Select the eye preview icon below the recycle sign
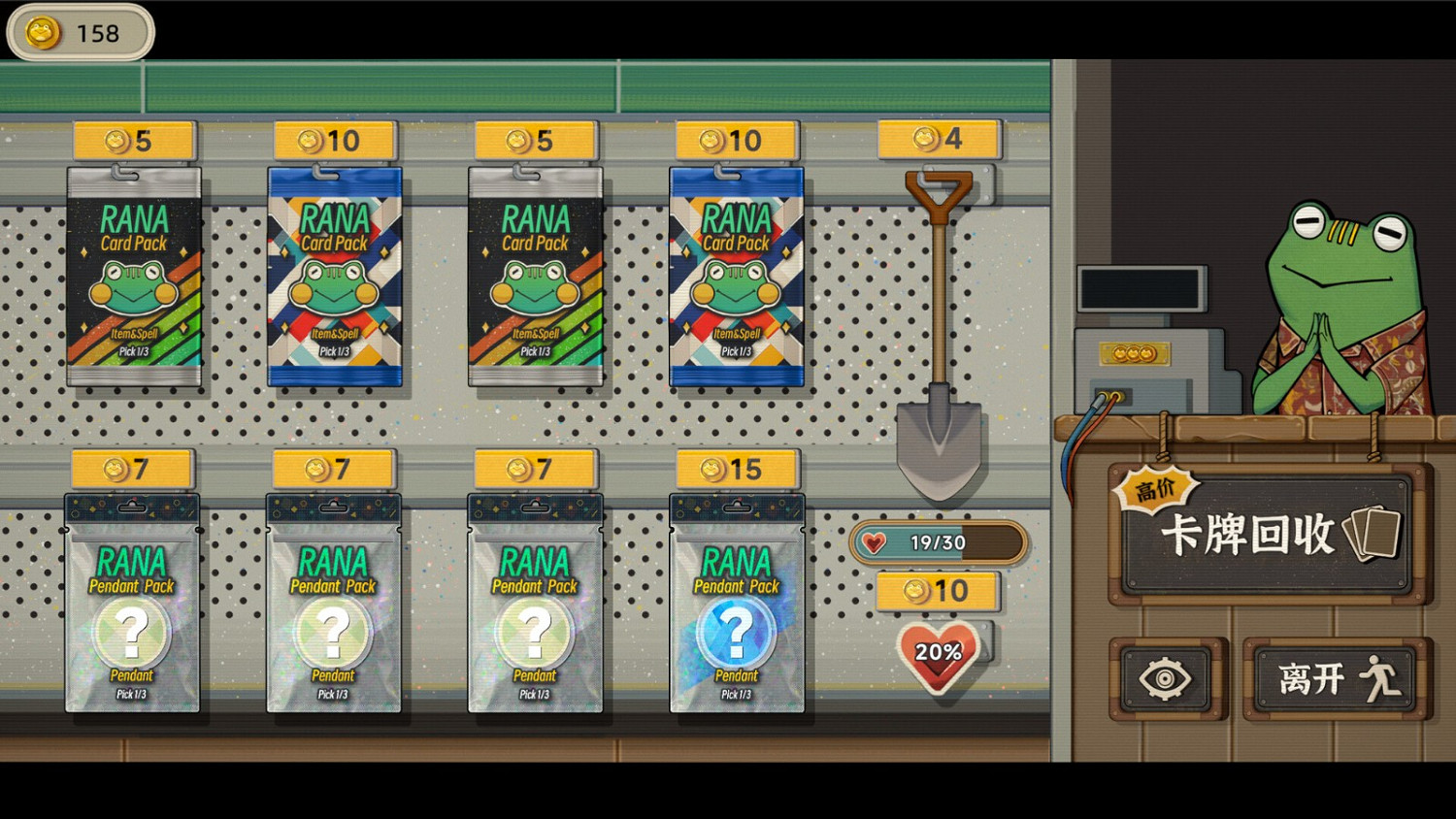This screenshot has width=1456, height=819. click(1167, 679)
